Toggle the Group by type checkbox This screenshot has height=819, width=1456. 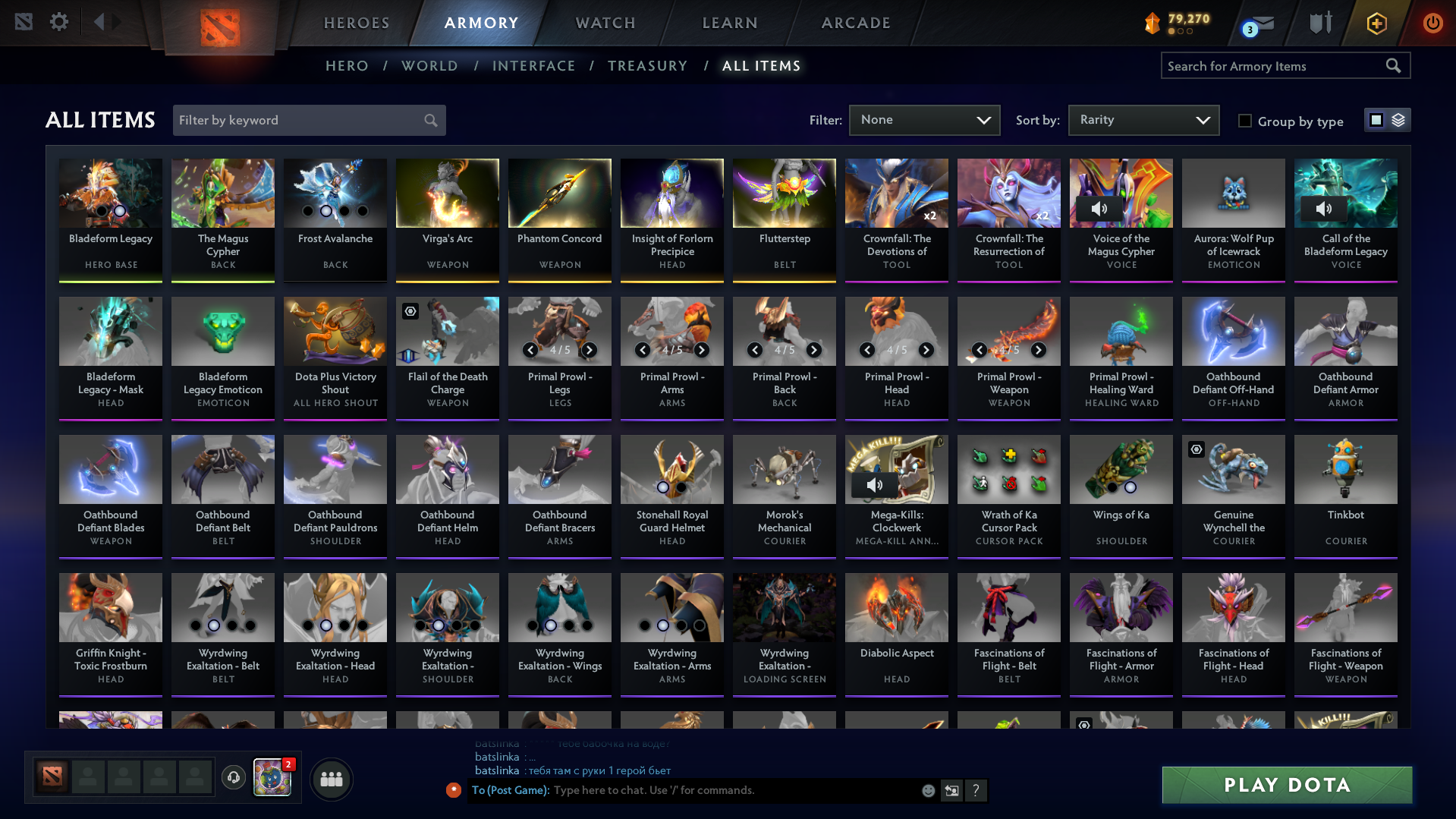(x=1245, y=121)
